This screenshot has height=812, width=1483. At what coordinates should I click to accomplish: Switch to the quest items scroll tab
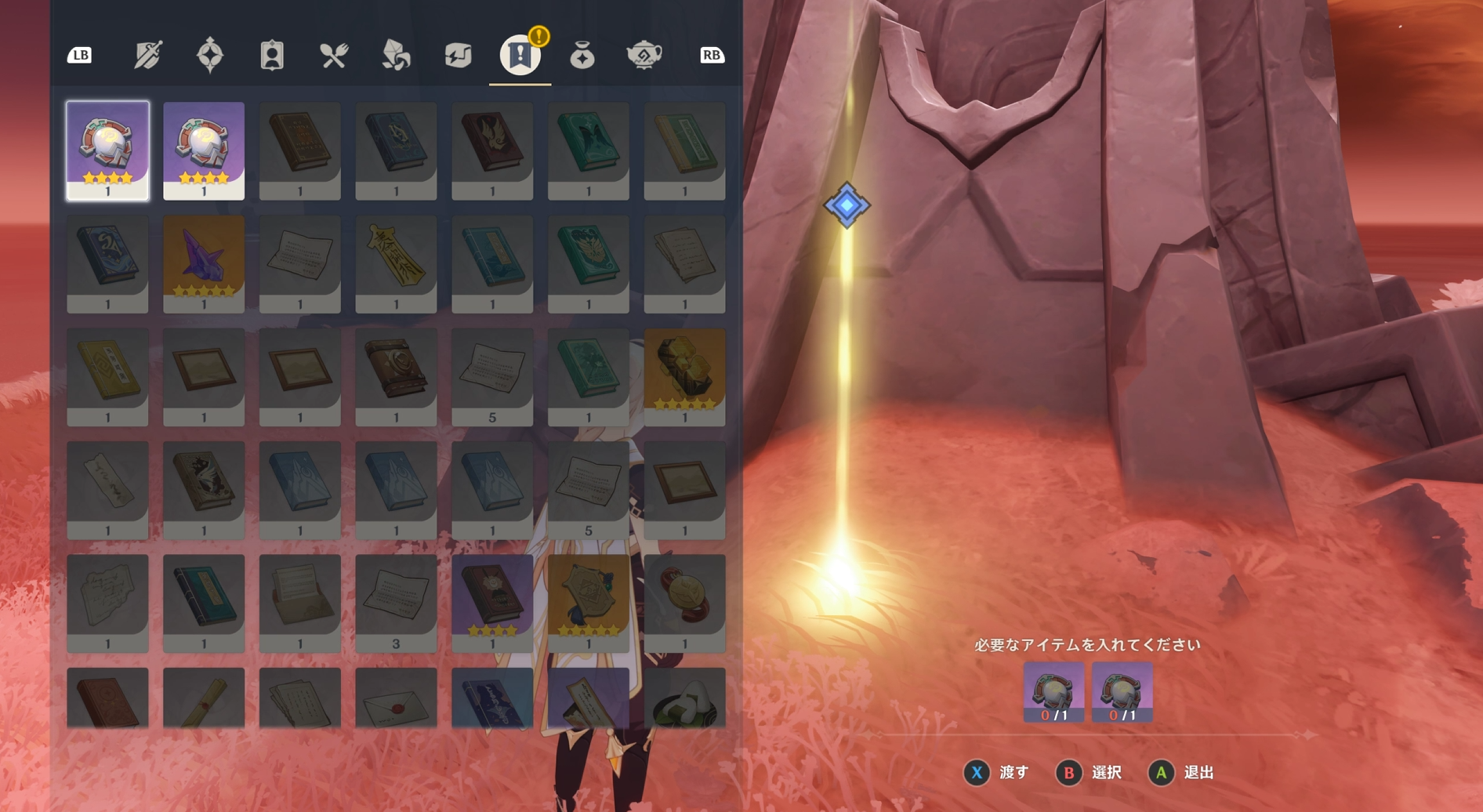[x=519, y=55]
